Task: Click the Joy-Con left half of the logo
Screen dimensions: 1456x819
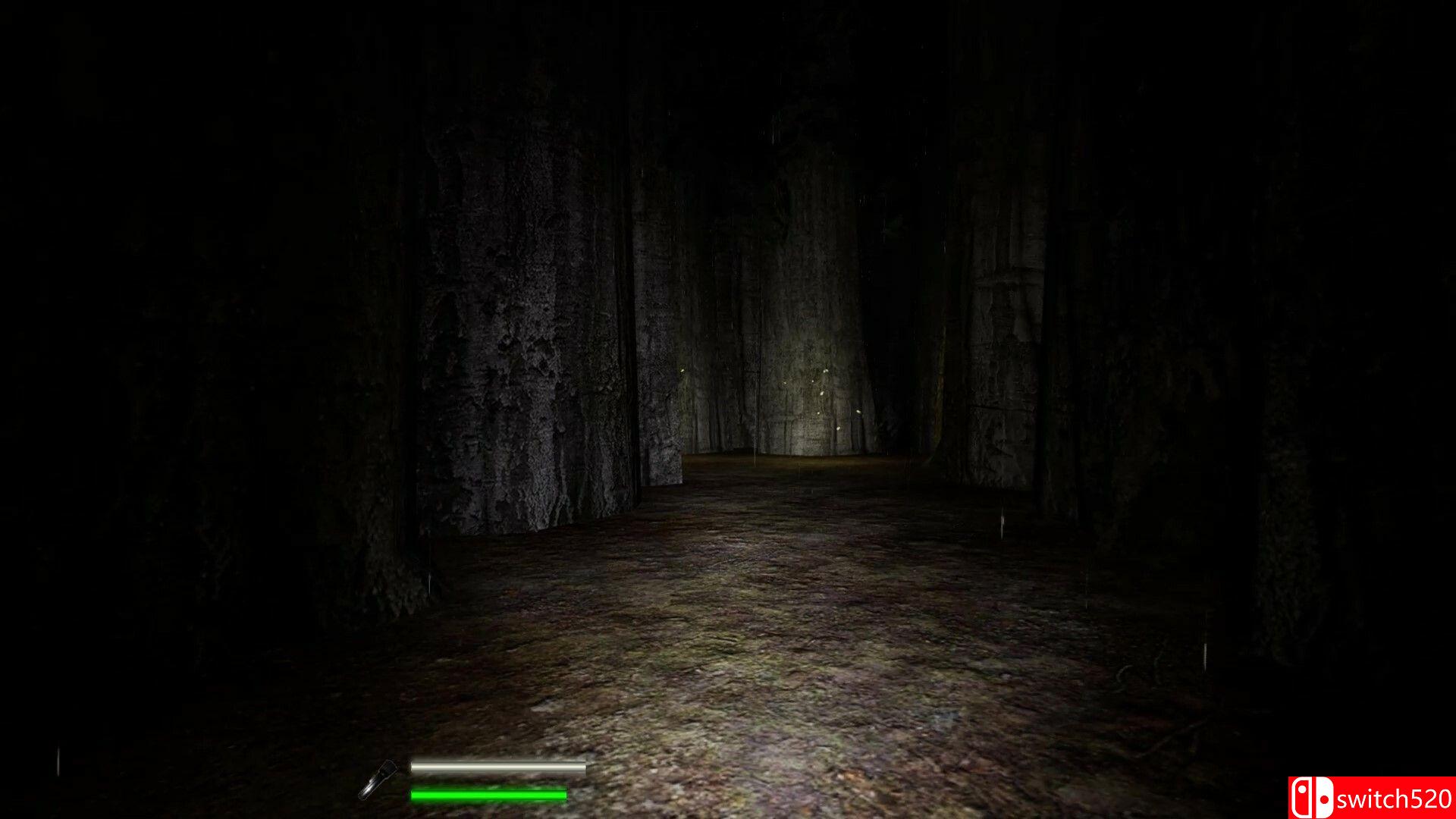Action: [x=1302, y=796]
